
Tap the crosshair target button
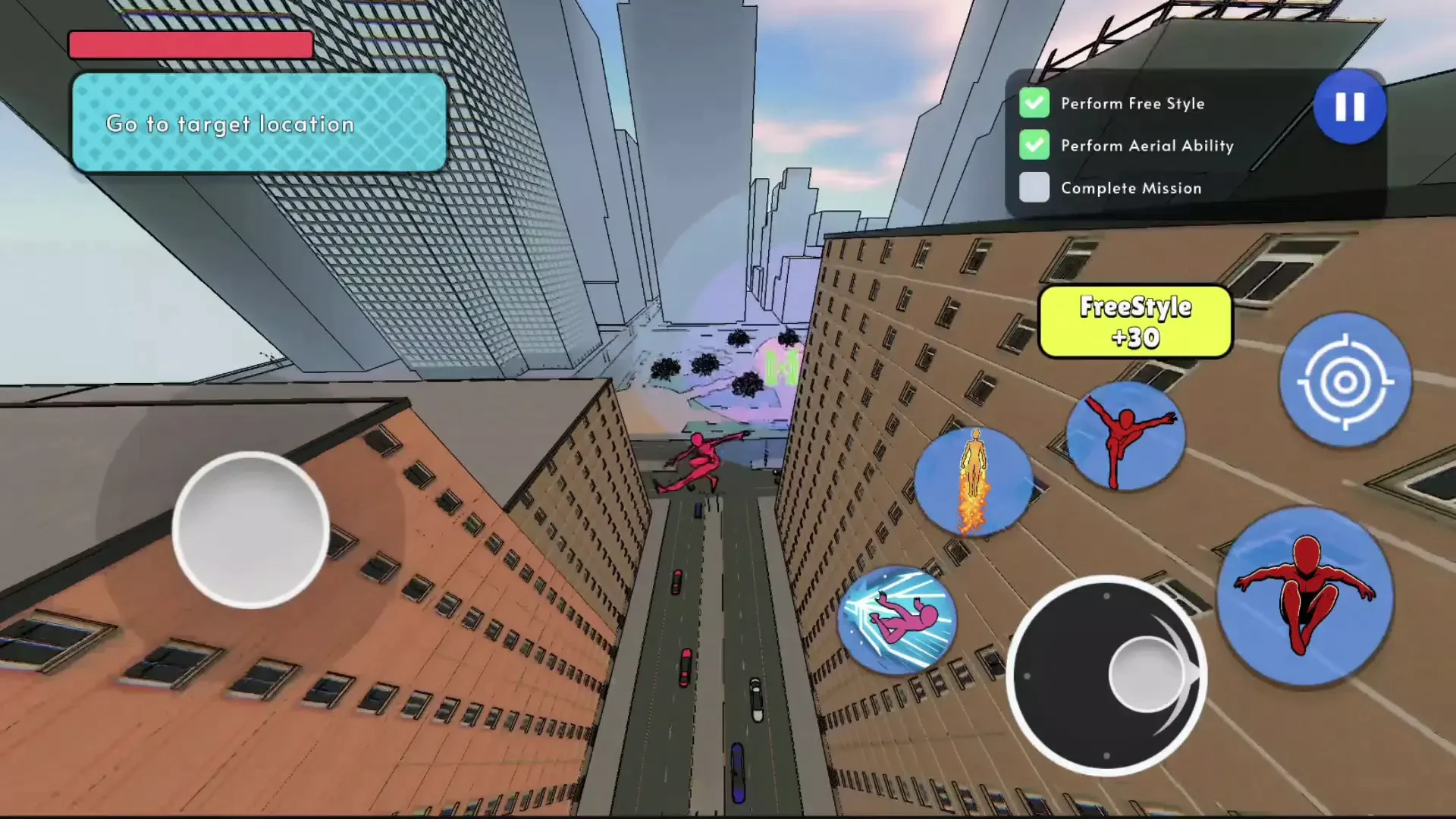tap(1345, 380)
